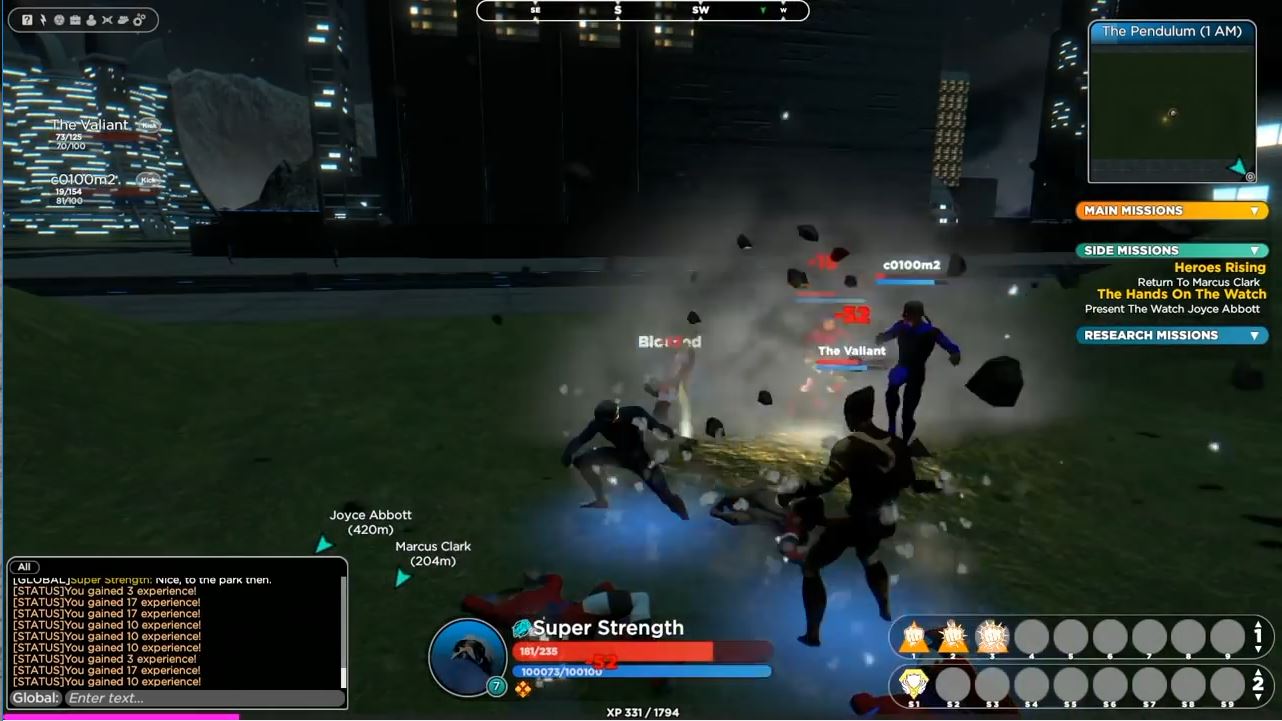Select the lightning bolt powers icon
Image resolution: width=1282 pixels, height=721 pixels.
click(x=43, y=18)
